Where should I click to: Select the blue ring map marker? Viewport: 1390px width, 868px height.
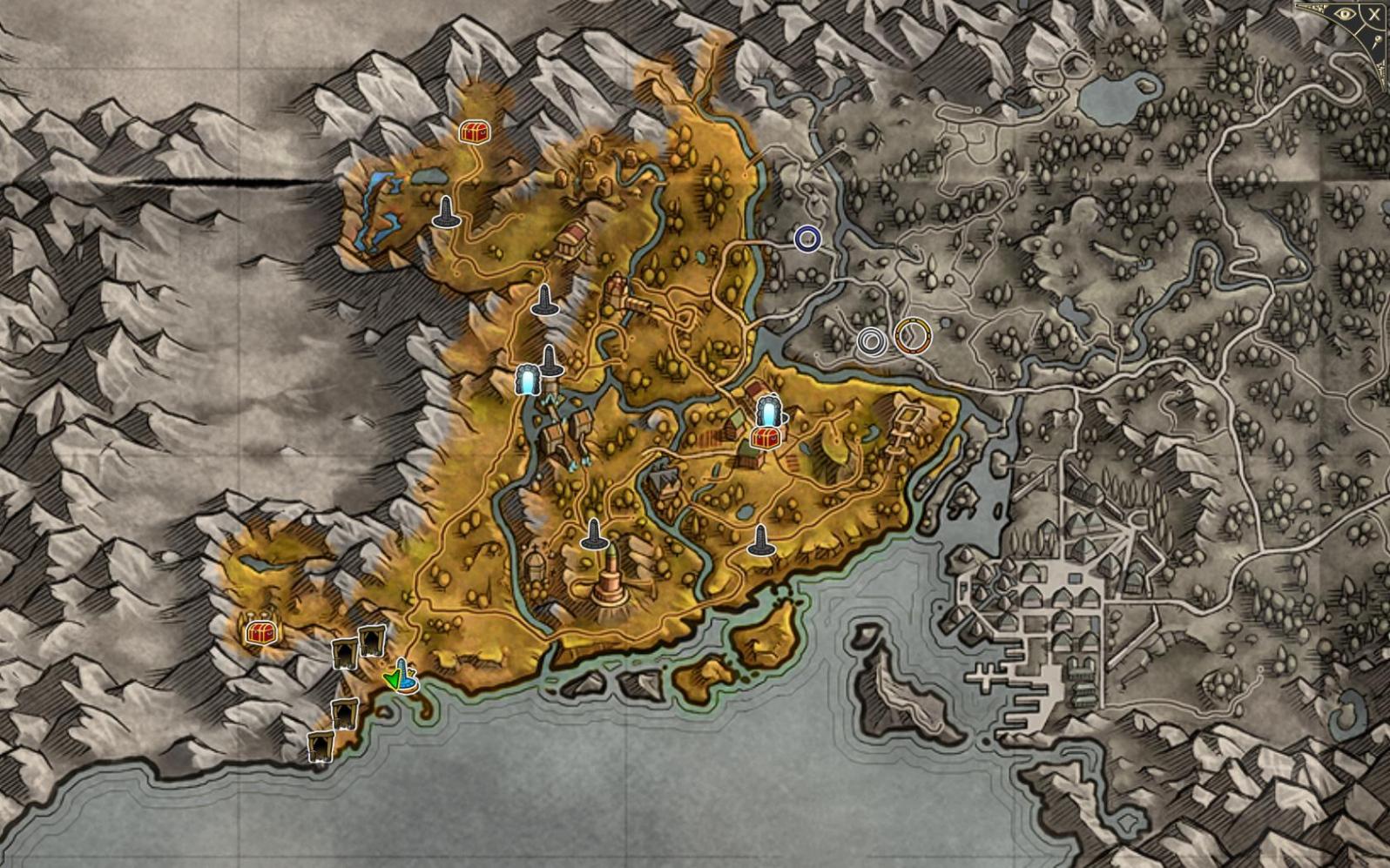[807, 239]
